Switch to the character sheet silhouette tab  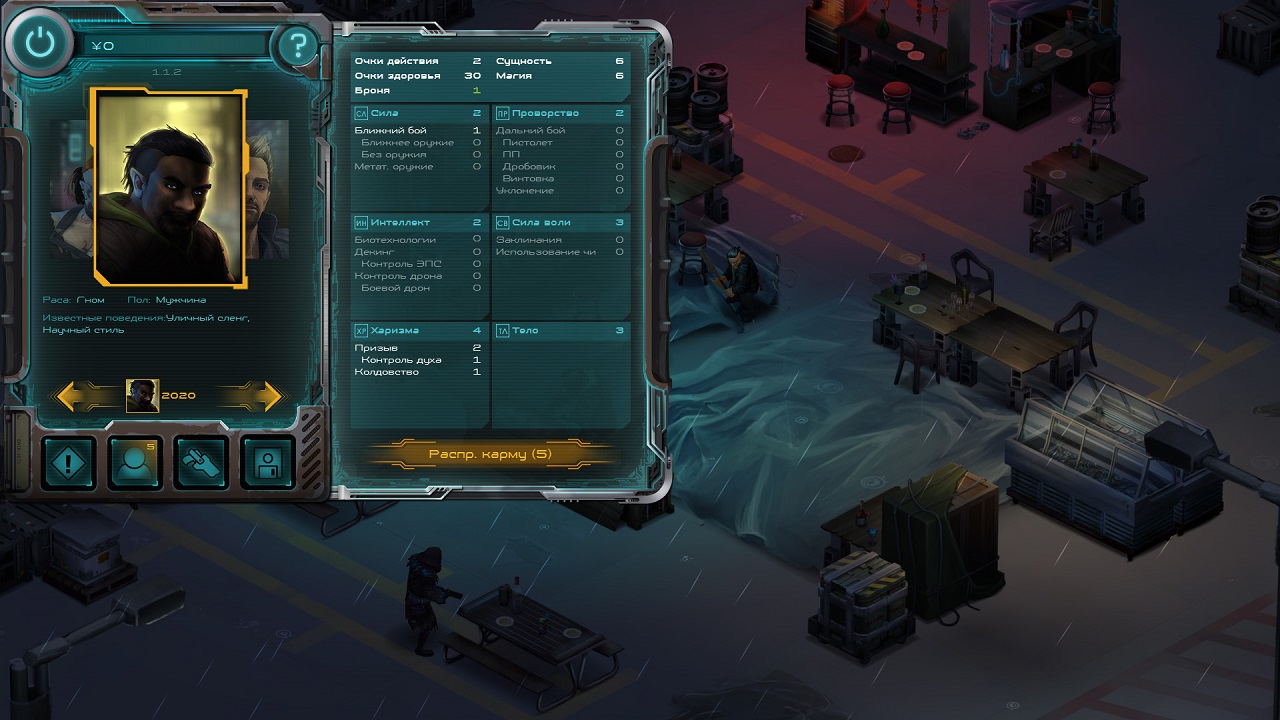135,463
